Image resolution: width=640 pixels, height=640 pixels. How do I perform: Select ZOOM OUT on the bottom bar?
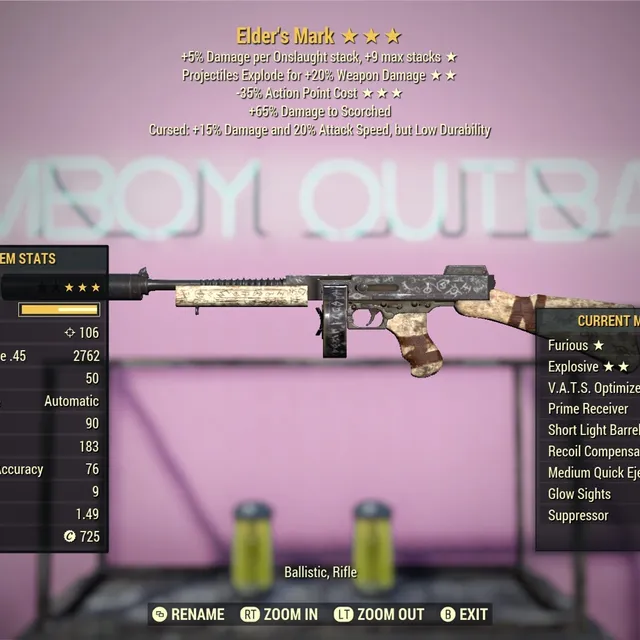click(x=378, y=614)
